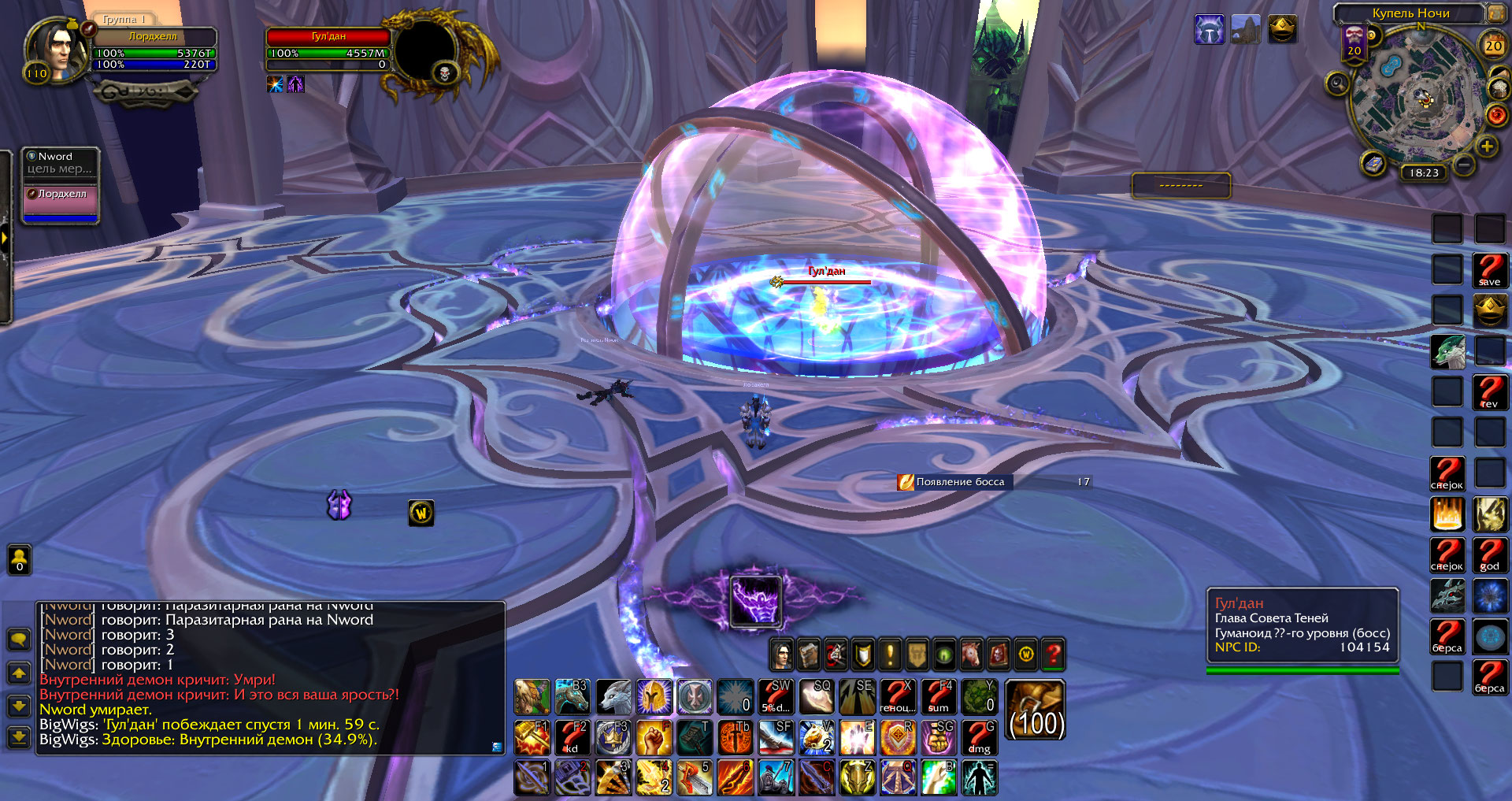
Task: Click the purple extra action button above bars
Action: tap(755, 602)
